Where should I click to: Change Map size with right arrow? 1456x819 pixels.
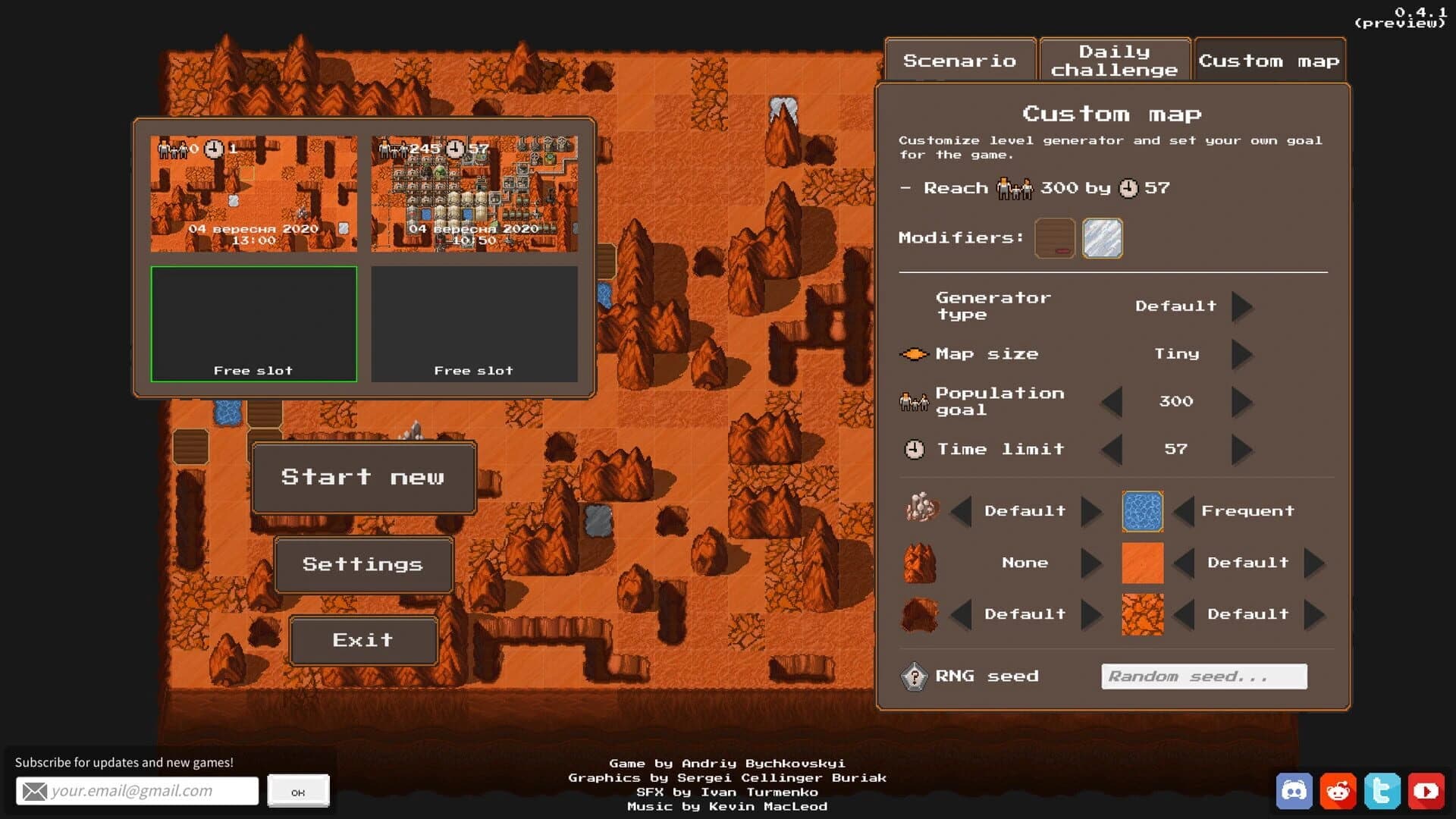click(x=1243, y=353)
